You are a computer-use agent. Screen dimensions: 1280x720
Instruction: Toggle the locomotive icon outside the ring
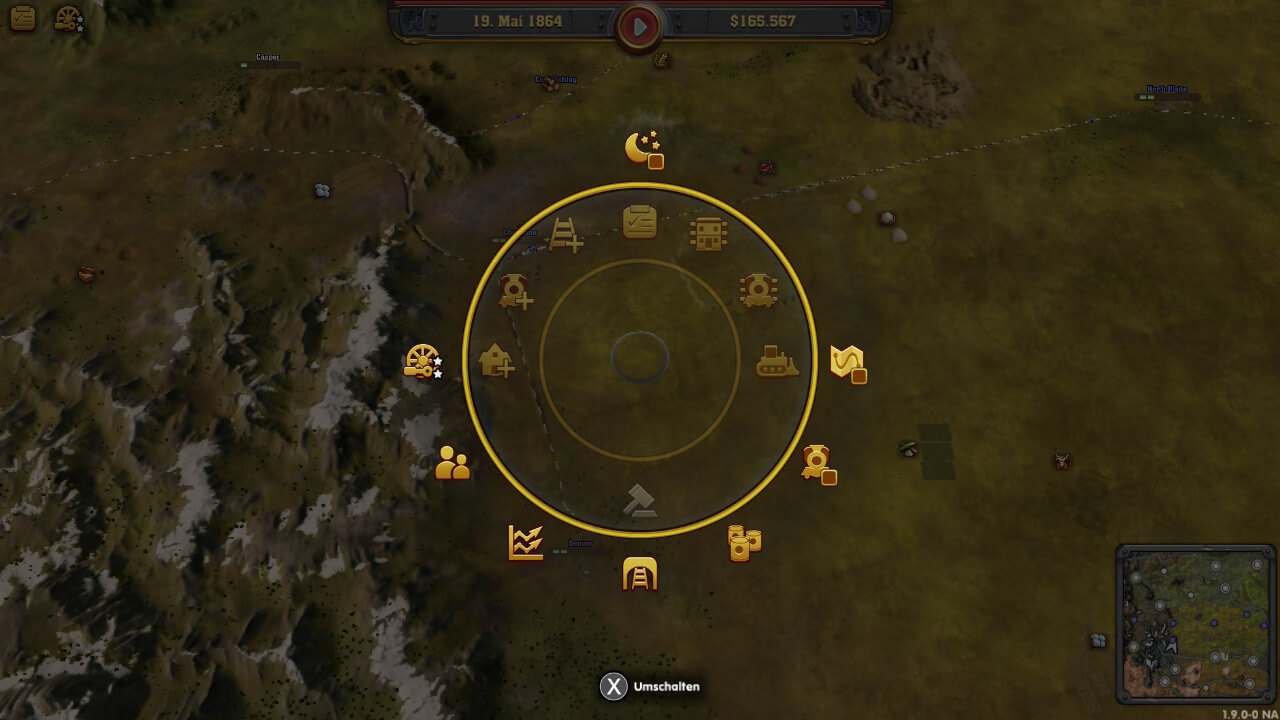[x=818, y=462]
